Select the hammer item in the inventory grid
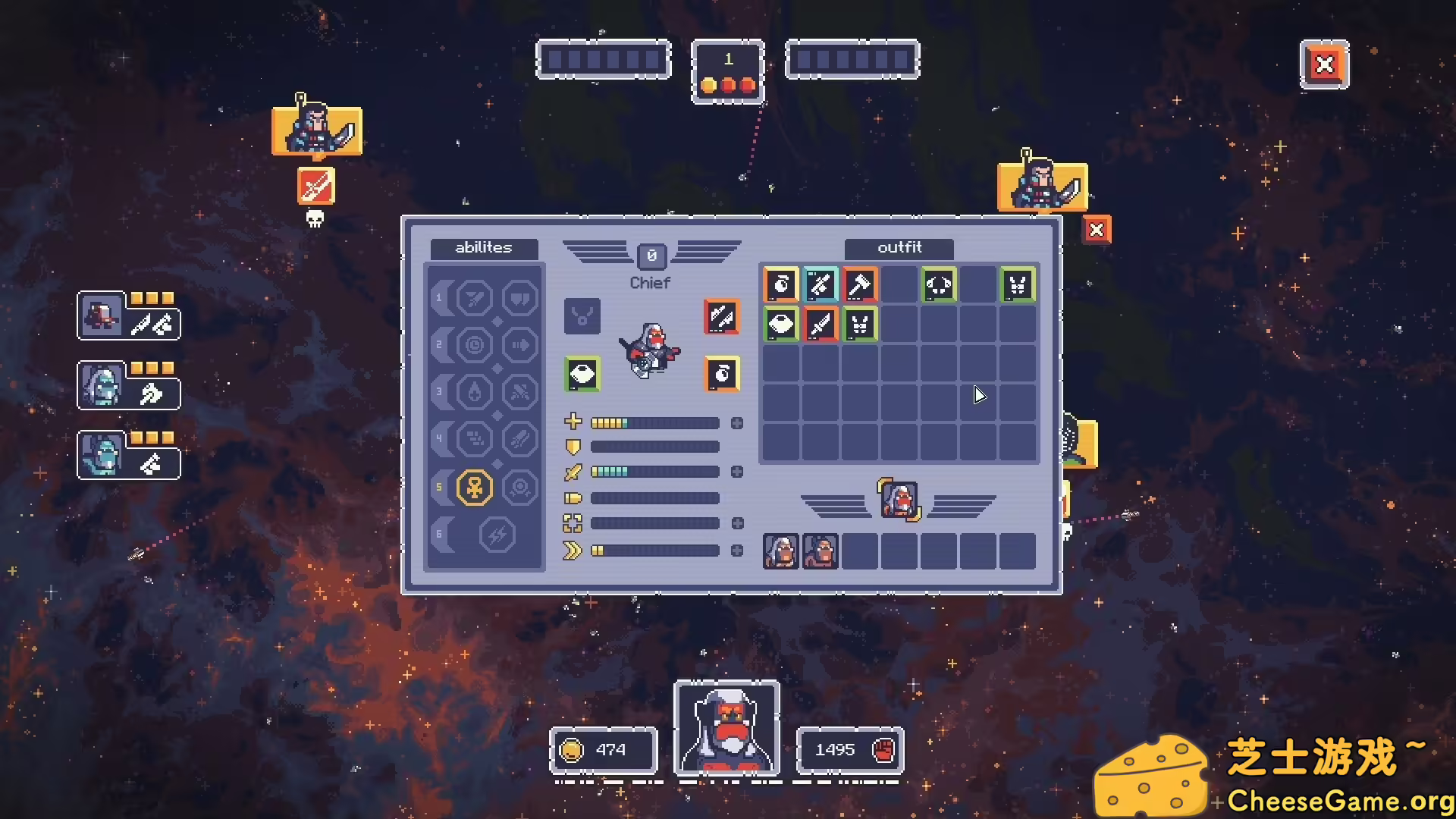This screenshot has height=819, width=1456. click(x=861, y=285)
